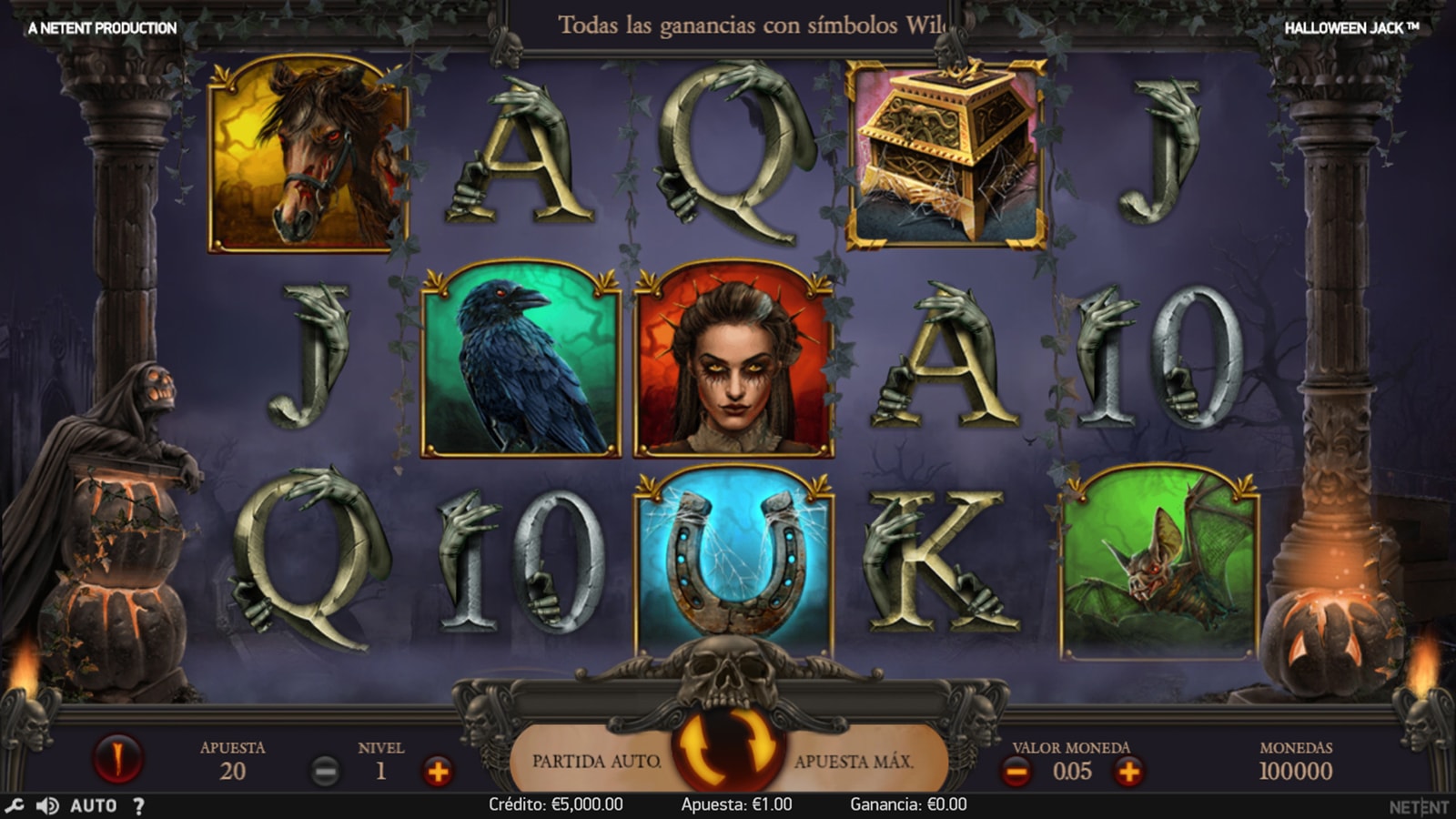Image resolution: width=1456 pixels, height=819 pixels.
Task: Choose Apuesta Máx. for maximum bet
Action: (x=854, y=761)
